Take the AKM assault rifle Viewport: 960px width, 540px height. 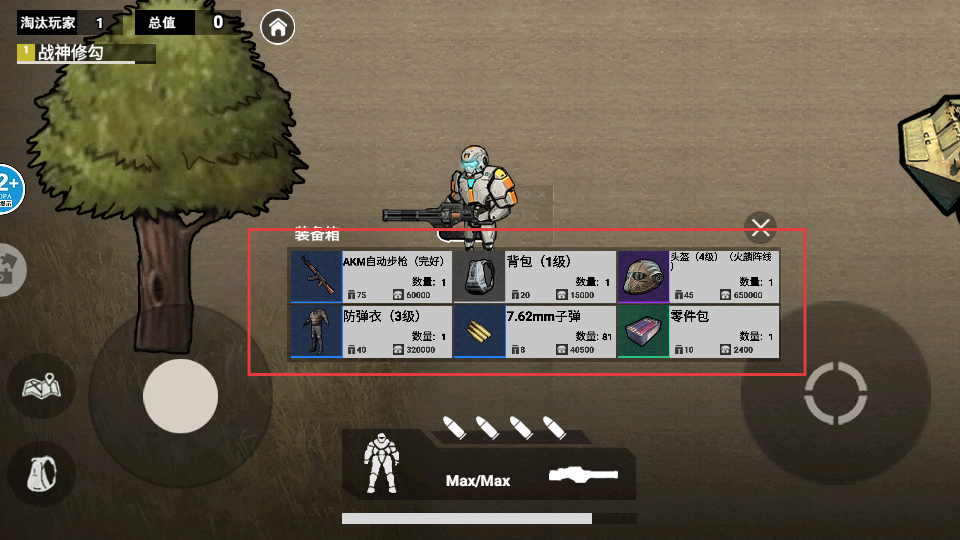pyautogui.click(x=371, y=277)
